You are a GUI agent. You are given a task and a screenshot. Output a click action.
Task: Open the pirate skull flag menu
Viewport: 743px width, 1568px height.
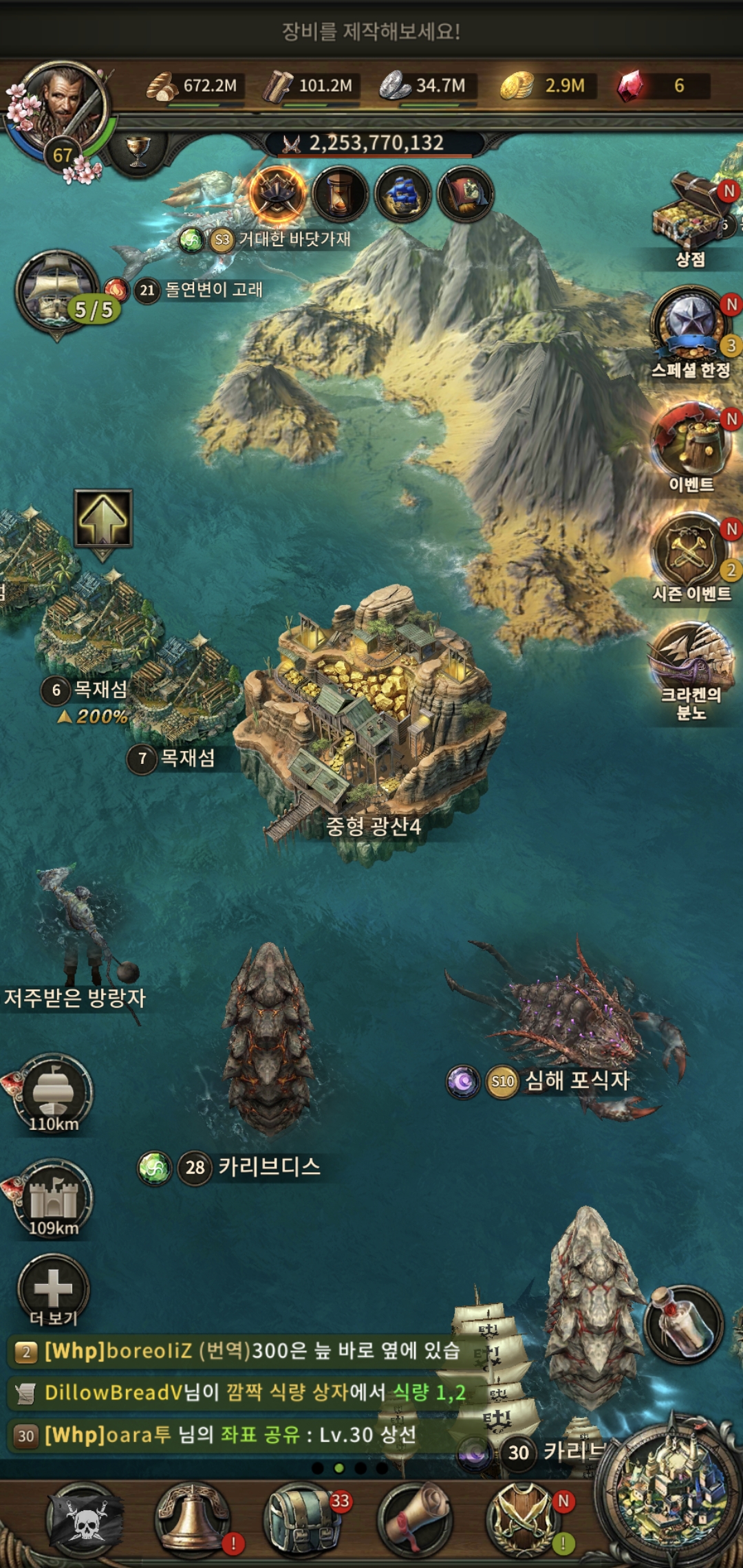click(x=85, y=1520)
